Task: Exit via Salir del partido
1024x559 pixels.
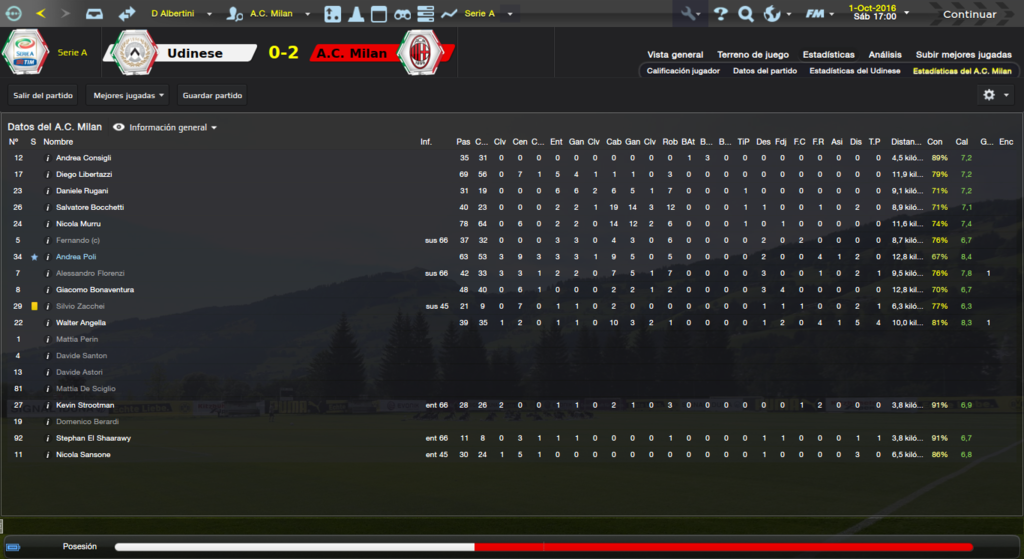Action: (43, 95)
